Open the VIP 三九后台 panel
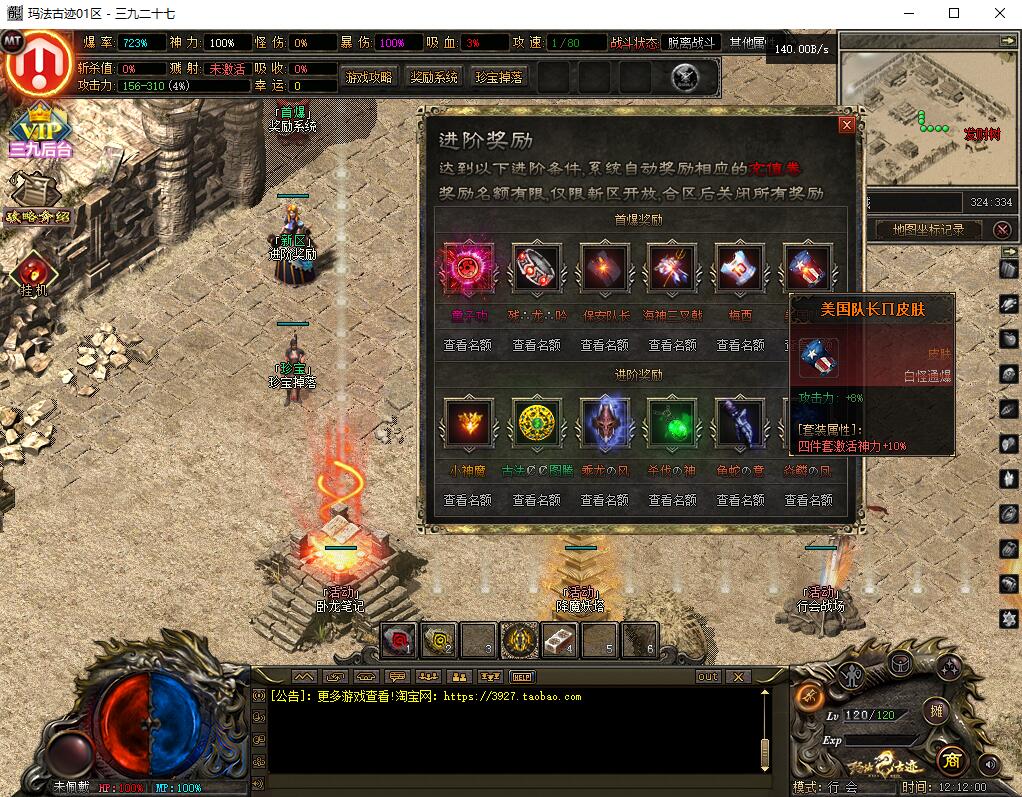 point(40,130)
